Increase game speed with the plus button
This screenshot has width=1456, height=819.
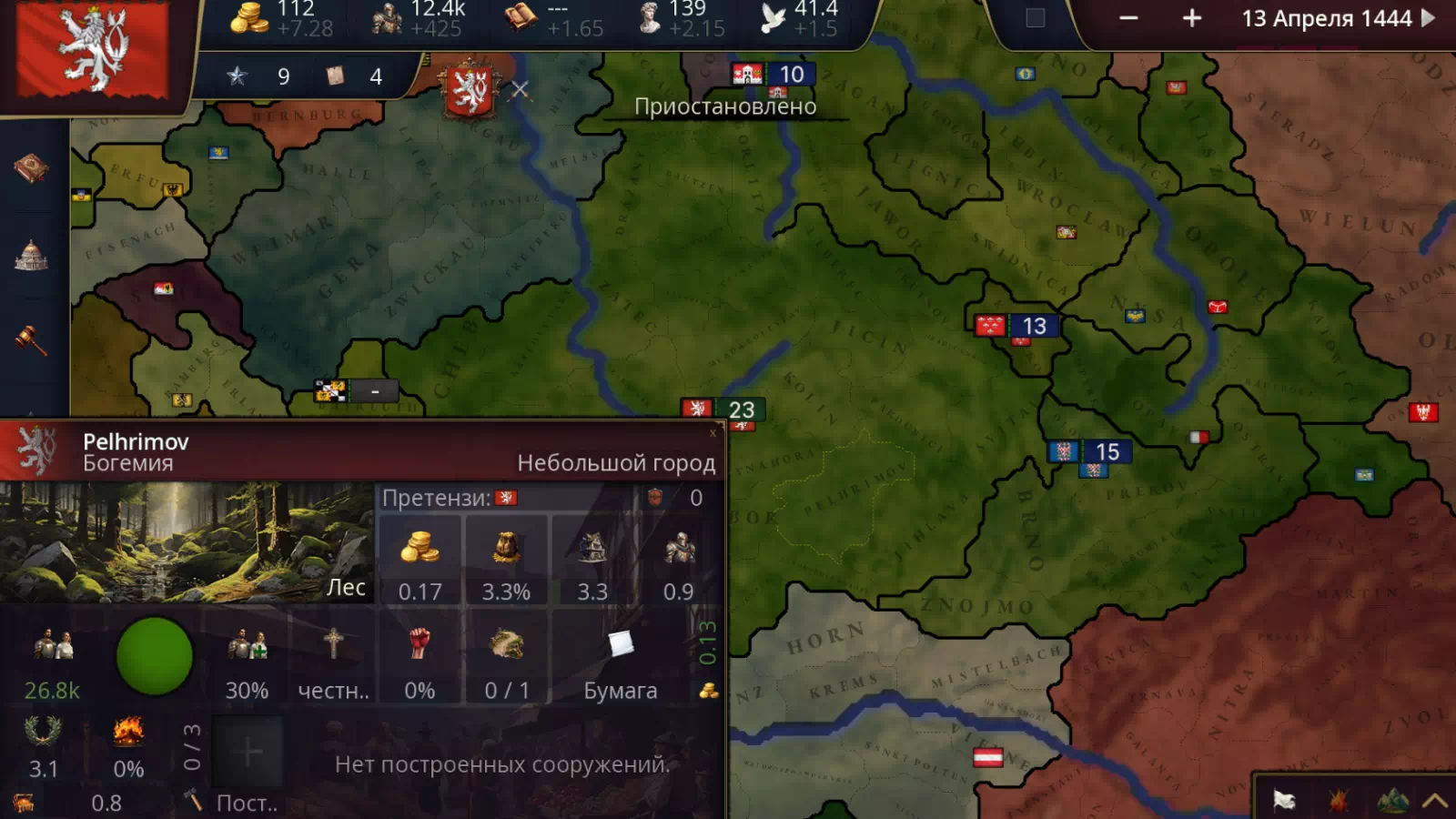click(x=1192, y=18)
